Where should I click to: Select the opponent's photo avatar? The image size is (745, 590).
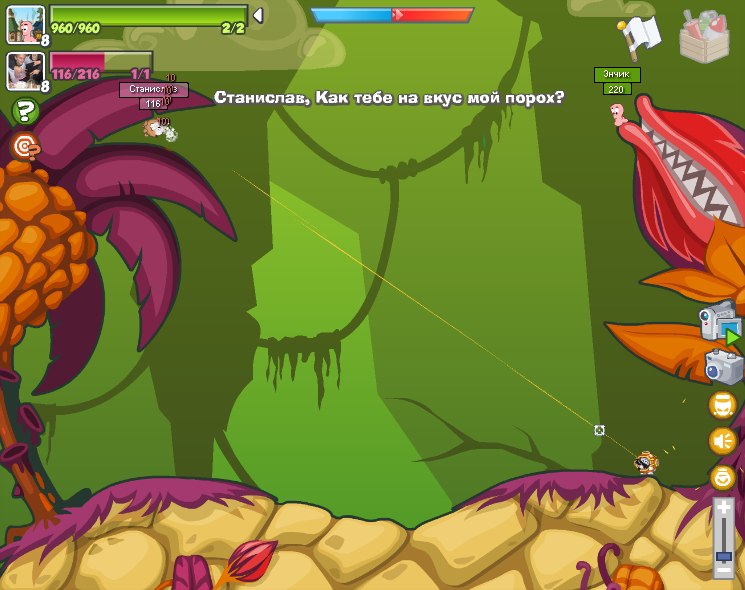(23, 70)
